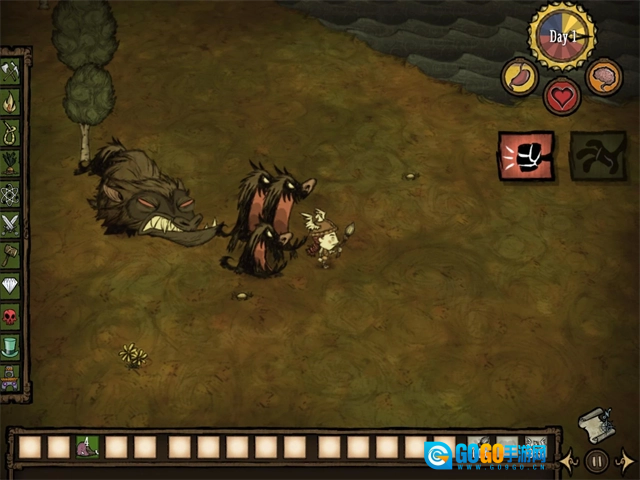640x480 pixels.
Task: Open the Structures tab with hammer icon
Action: [11, 256]
